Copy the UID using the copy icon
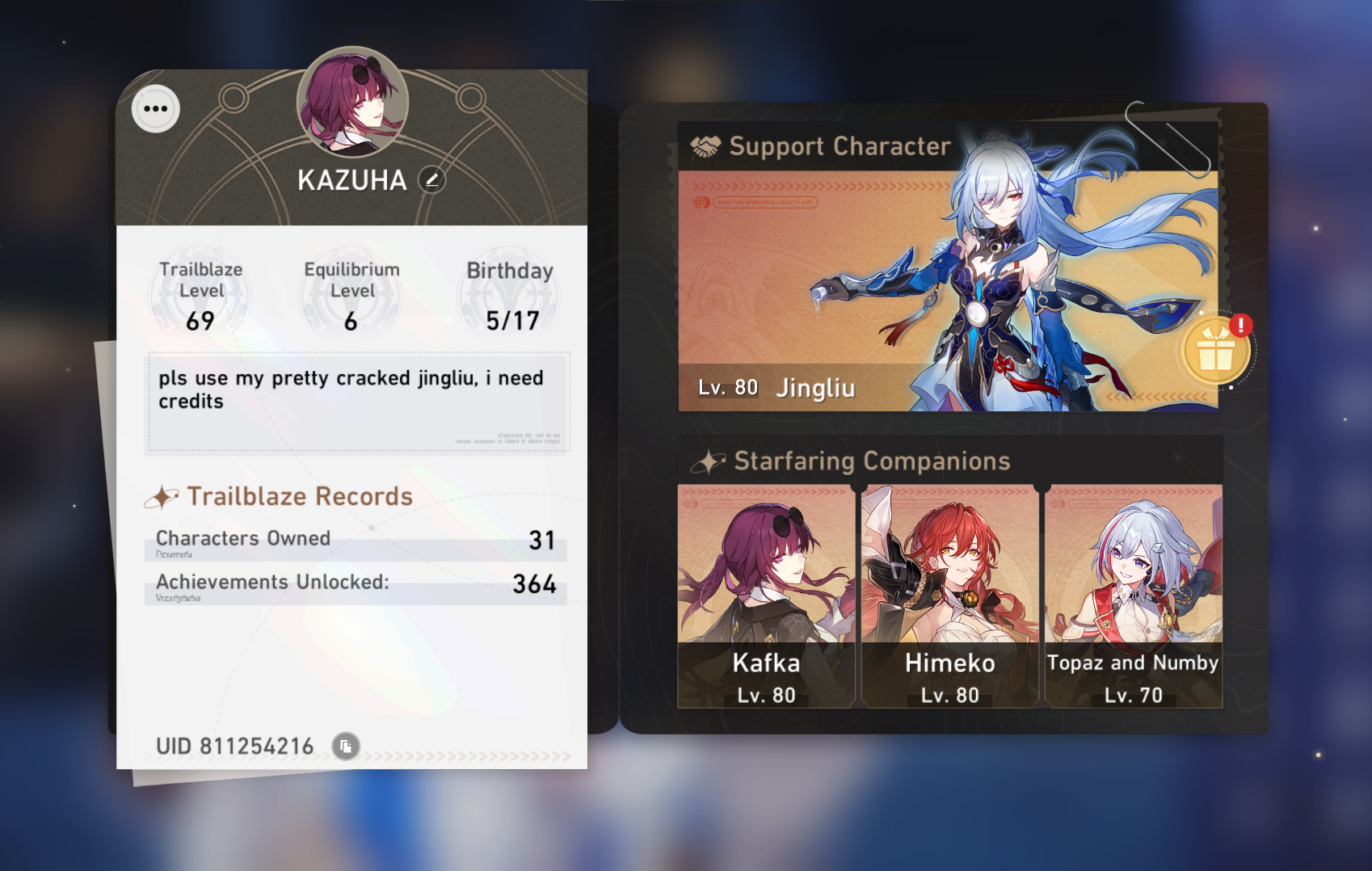This screenshot has width=1372, height=871. pos(346,747)
